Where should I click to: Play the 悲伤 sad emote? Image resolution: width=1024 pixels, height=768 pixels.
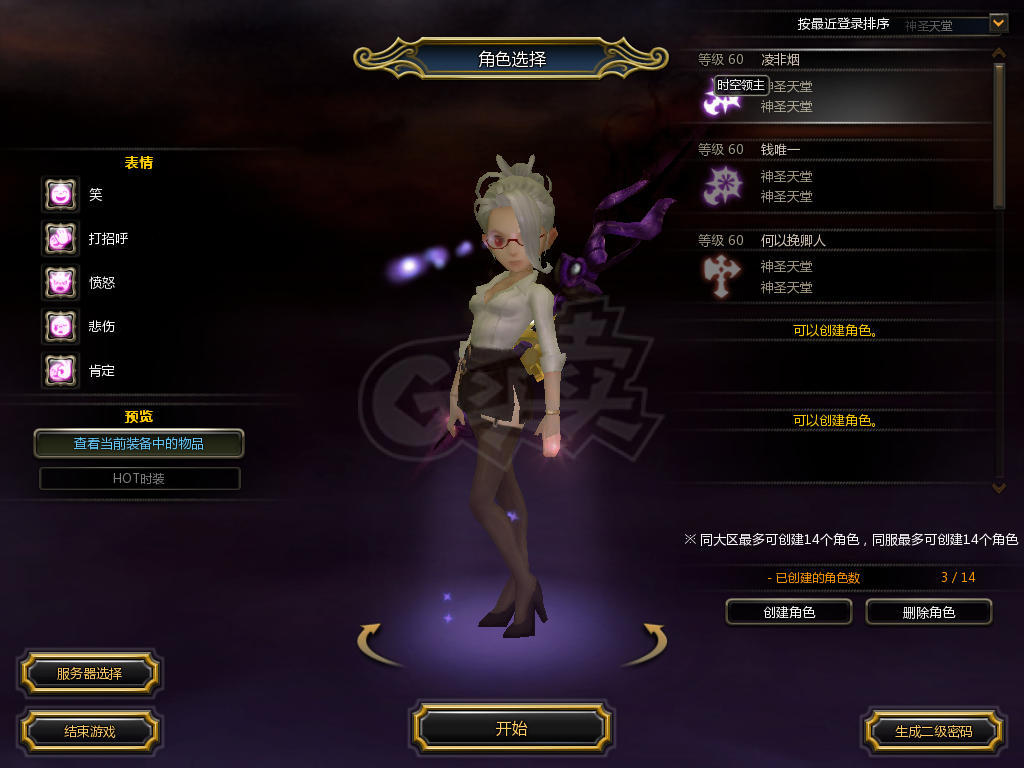coord(60,327)
